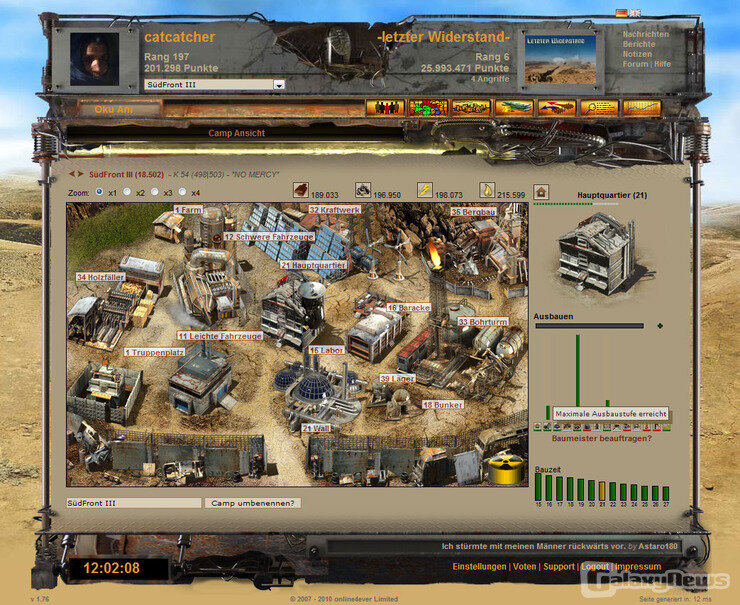Open the Support link
The width and height of the screenshot is (740, 605).
pos(559,567)
